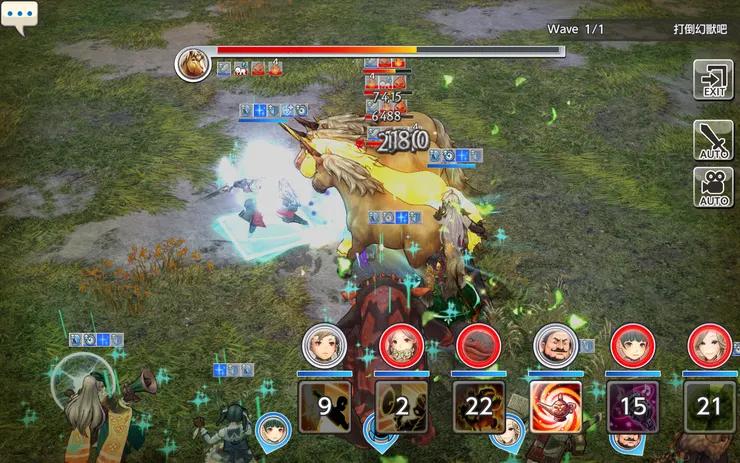Select the horse boss portrait icon
740x463 pixels.
click(192, 64)
